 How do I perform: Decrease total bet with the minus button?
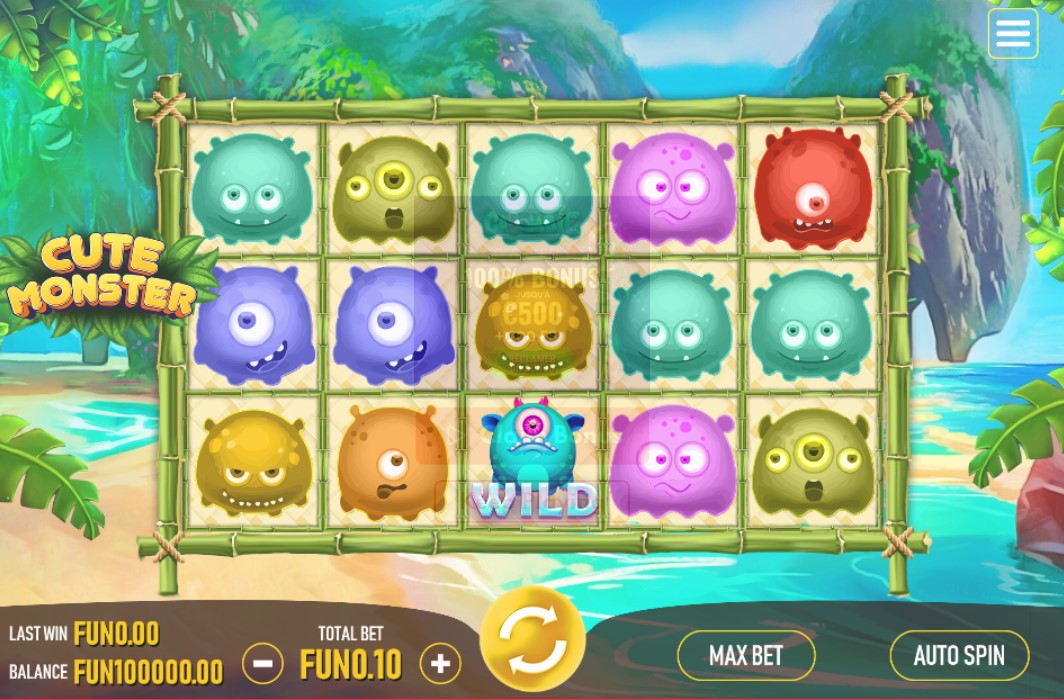point(263,662)
